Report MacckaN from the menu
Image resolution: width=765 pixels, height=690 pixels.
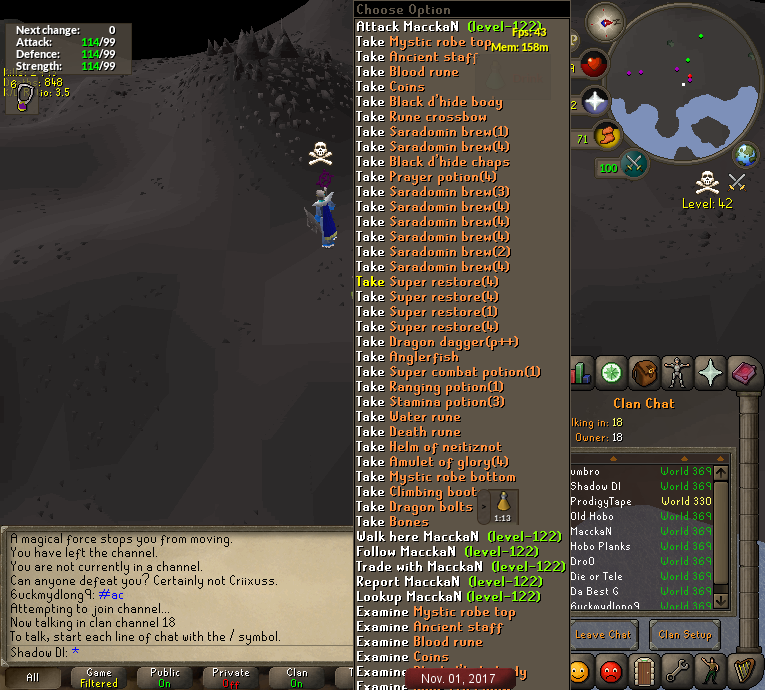[449, 582]
